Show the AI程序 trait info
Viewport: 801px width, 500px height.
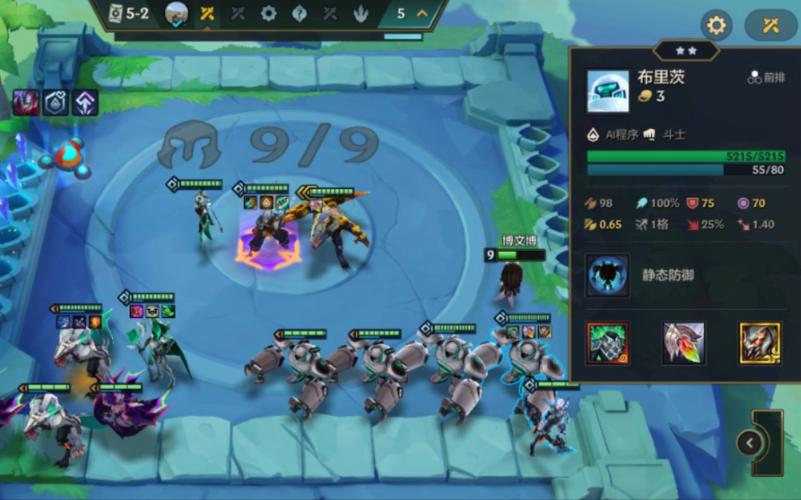pos(616,133)
